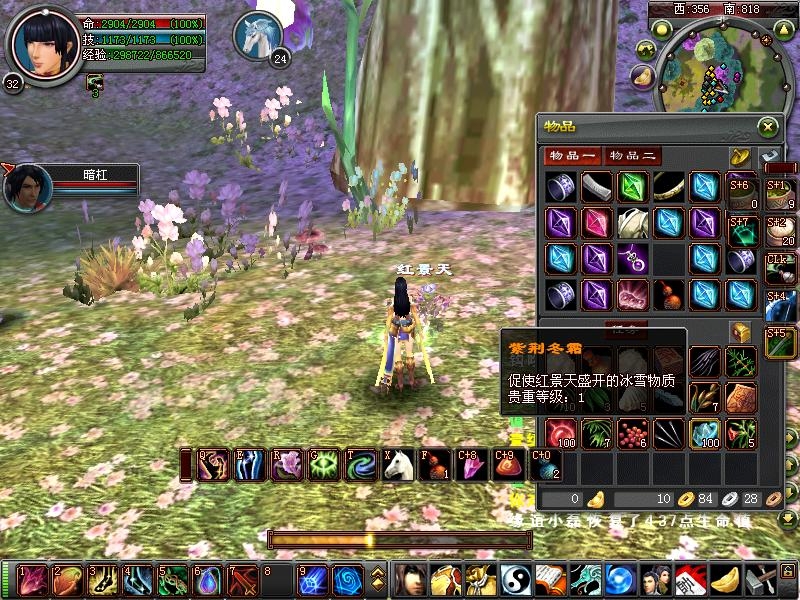Image resolution: width=800 pixels, height=600 pixels.
Task: Toggle the skill bar page arrows
Action: (x=378, y=580)
